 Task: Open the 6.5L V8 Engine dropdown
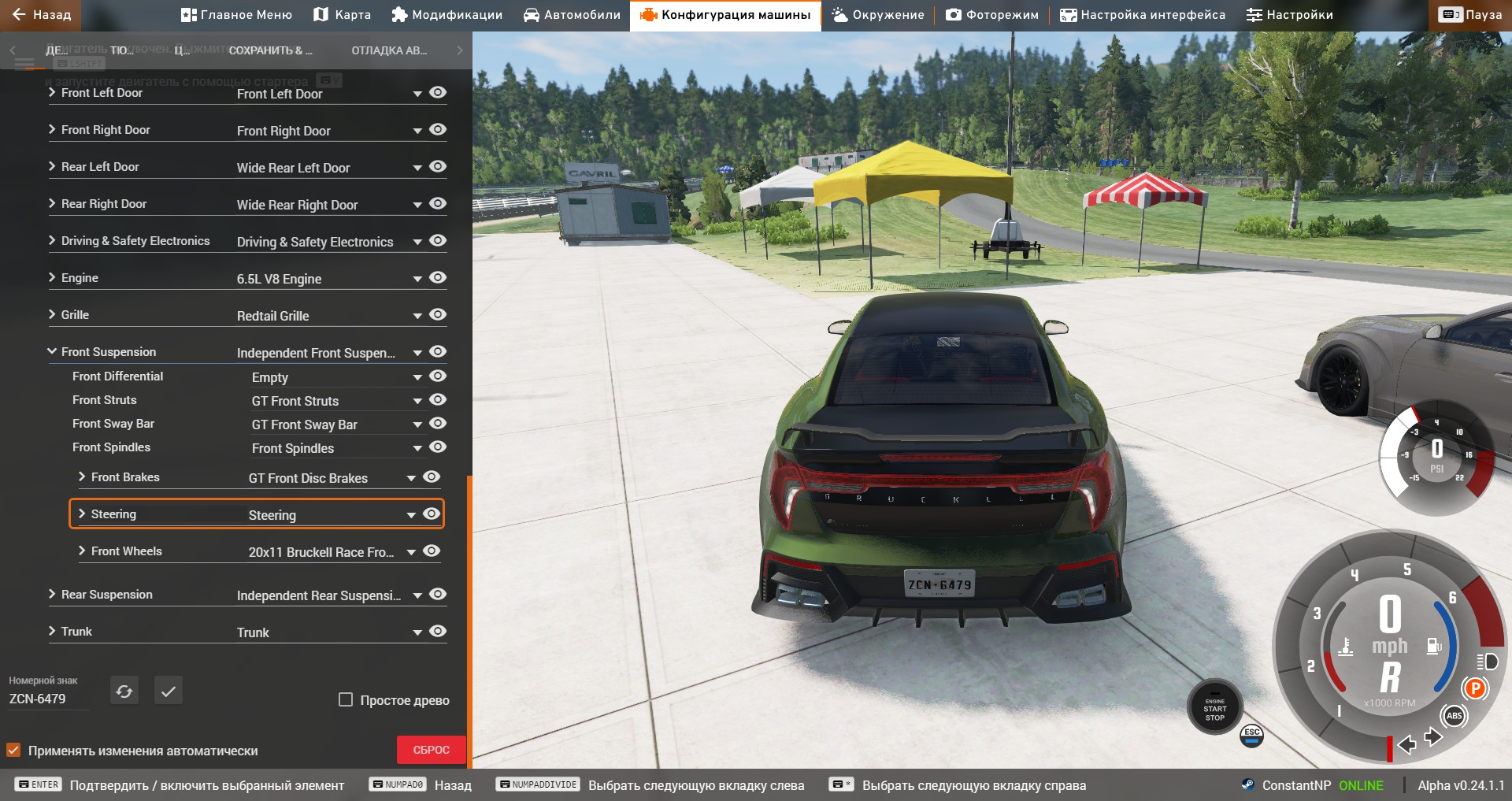(417, 279)
